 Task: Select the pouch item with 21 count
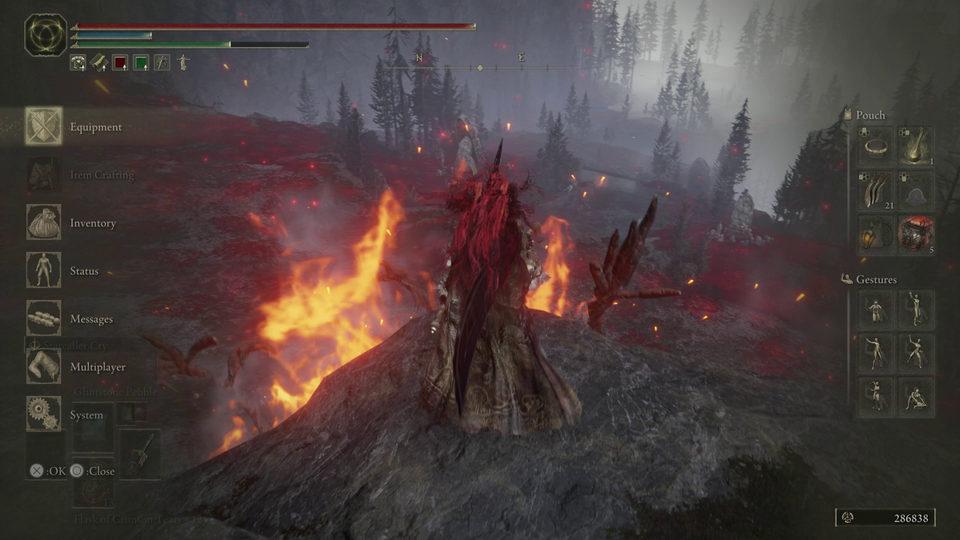tap(876, 190)
